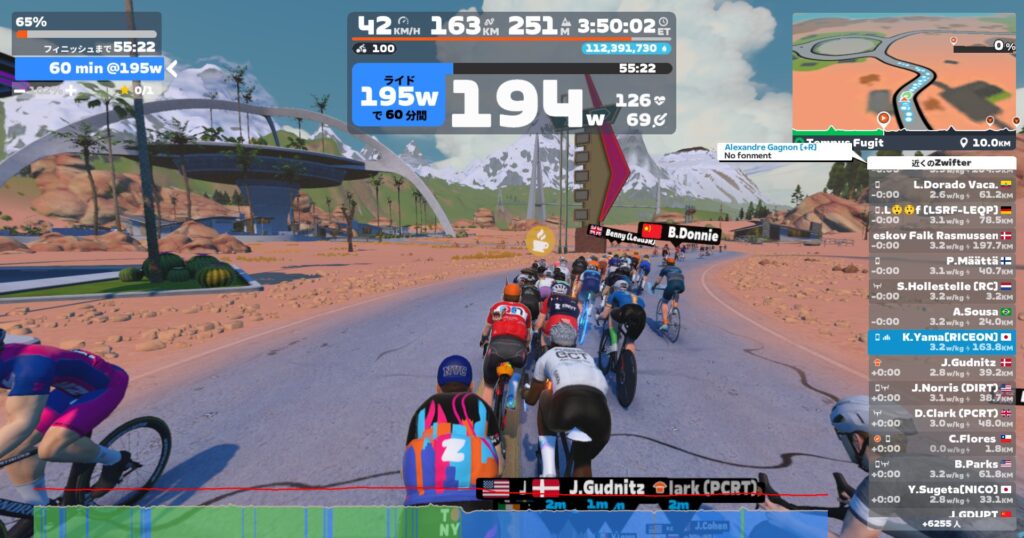The width and height of the screenshot is (1024, 538).
Task: Select S.Hollestelle (RC) in the rider list
Action: 941,291
